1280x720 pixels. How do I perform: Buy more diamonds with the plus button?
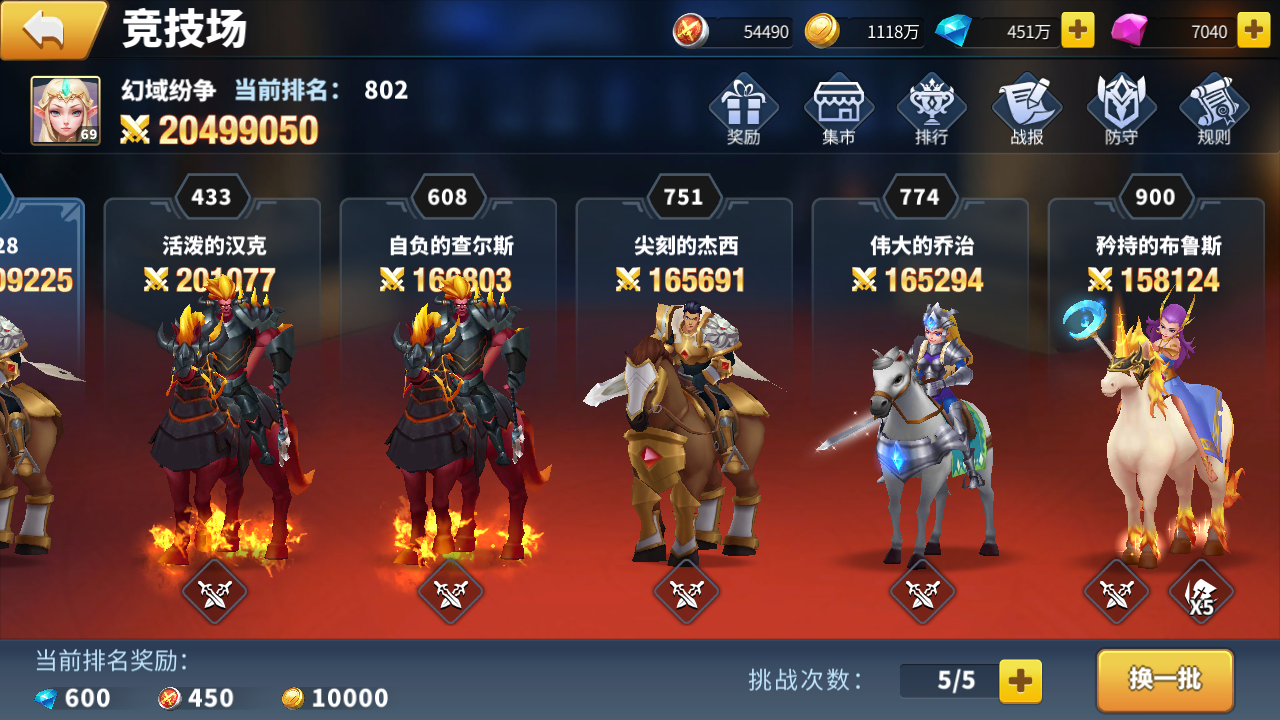(1076, 30)
